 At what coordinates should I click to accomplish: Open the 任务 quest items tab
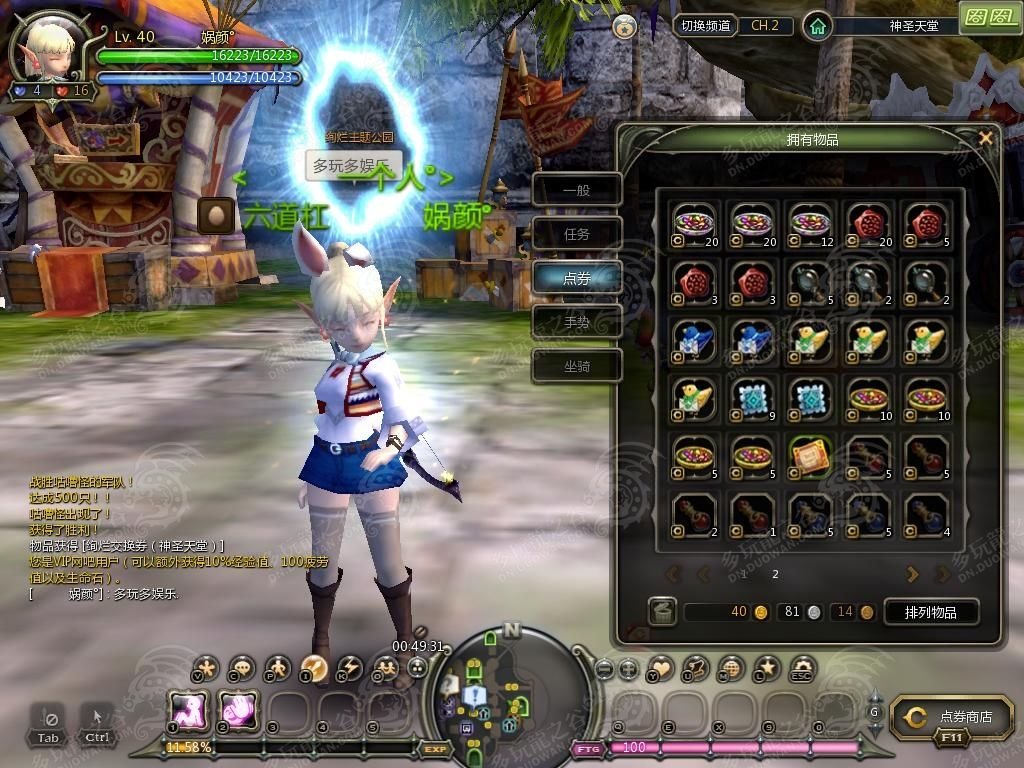click(x=577, y=234)
